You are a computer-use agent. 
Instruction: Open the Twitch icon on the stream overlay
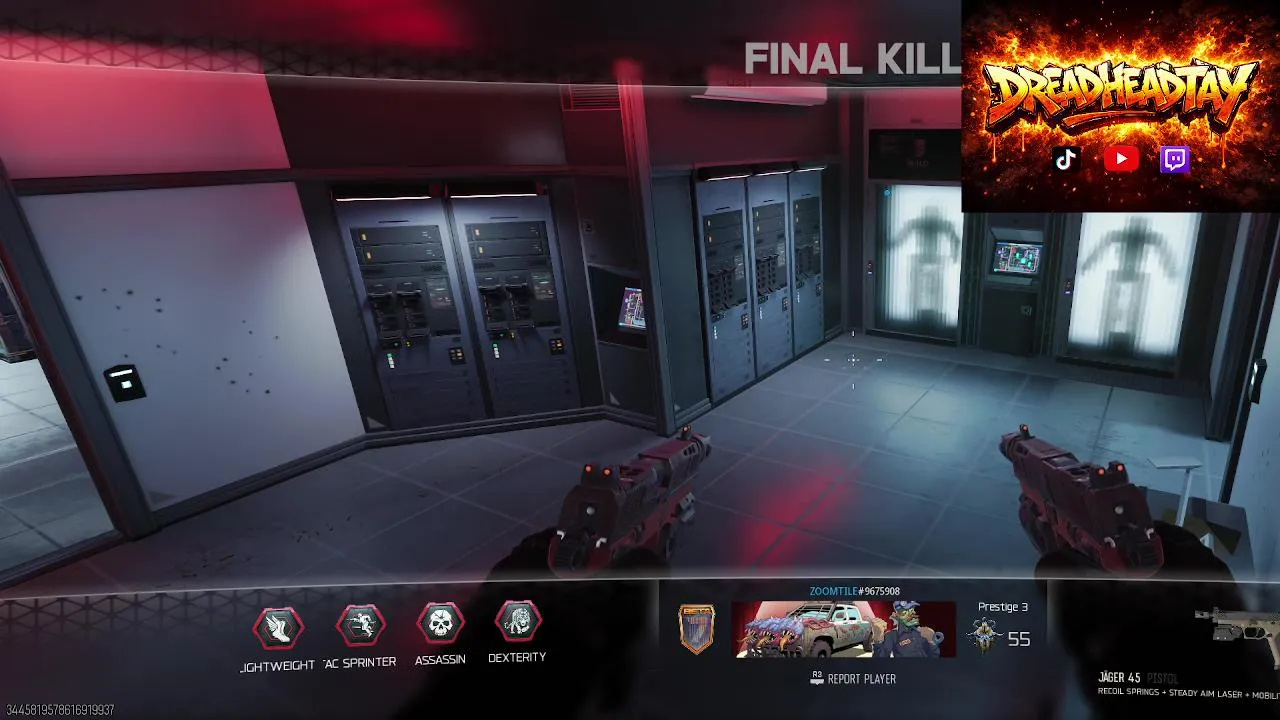[1174, 159]
